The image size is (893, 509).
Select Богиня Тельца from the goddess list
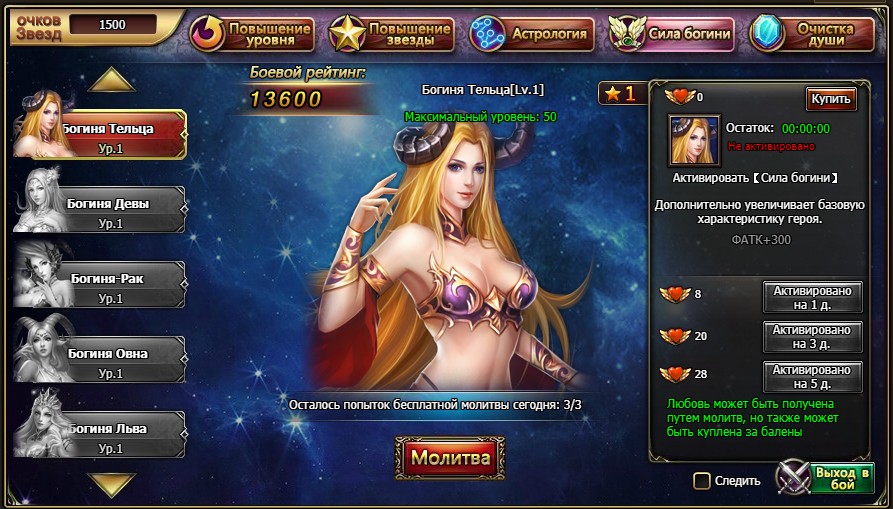coord(110,135)
